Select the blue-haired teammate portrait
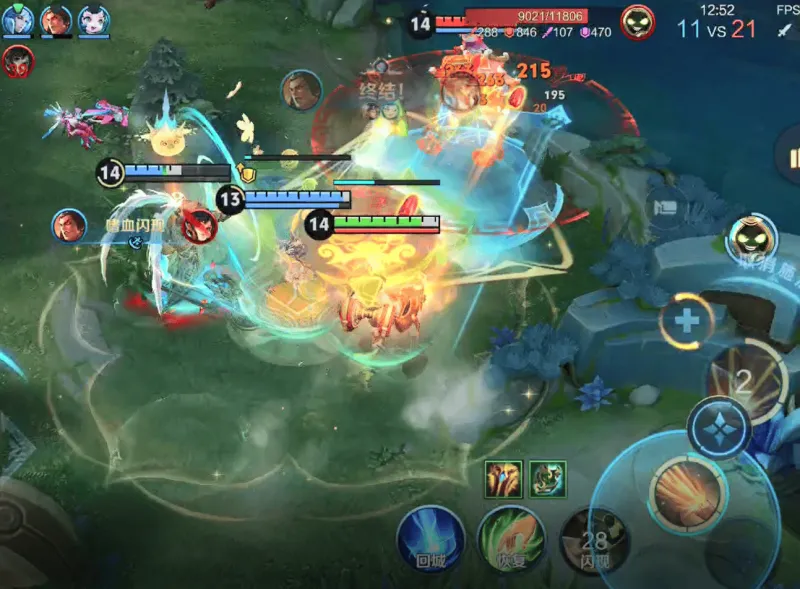Viewport: 800px width, 589px height. (x=18, y=20)
